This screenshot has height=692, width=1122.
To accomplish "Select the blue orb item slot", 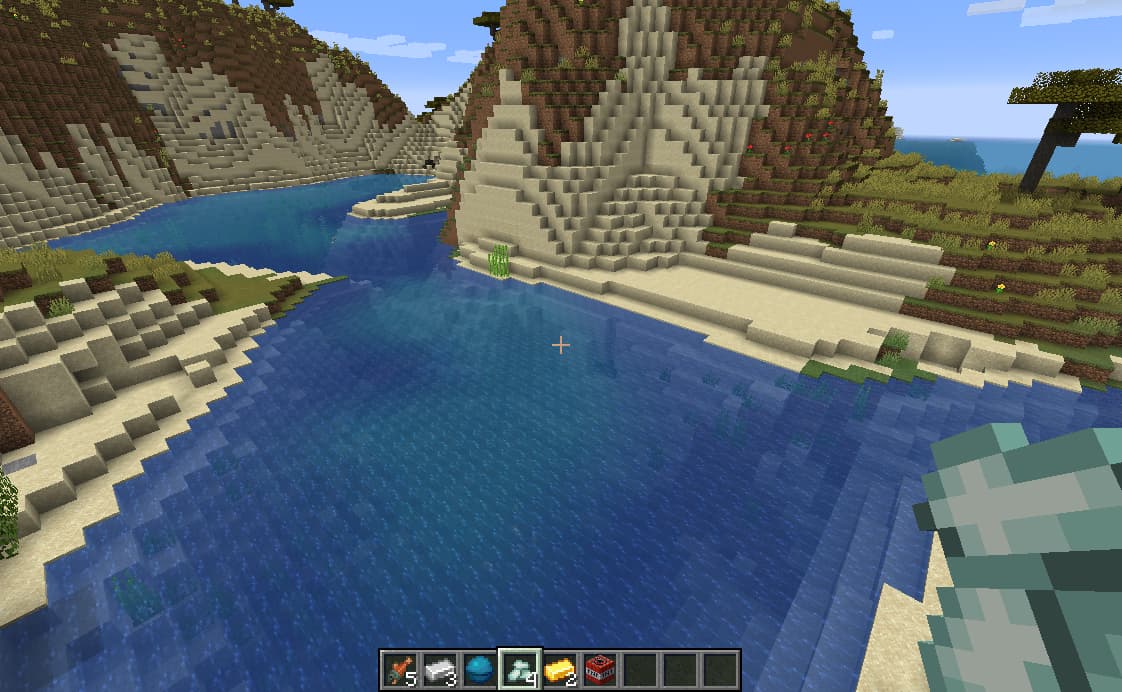I will pyautogui.click(x=480, y=669).
